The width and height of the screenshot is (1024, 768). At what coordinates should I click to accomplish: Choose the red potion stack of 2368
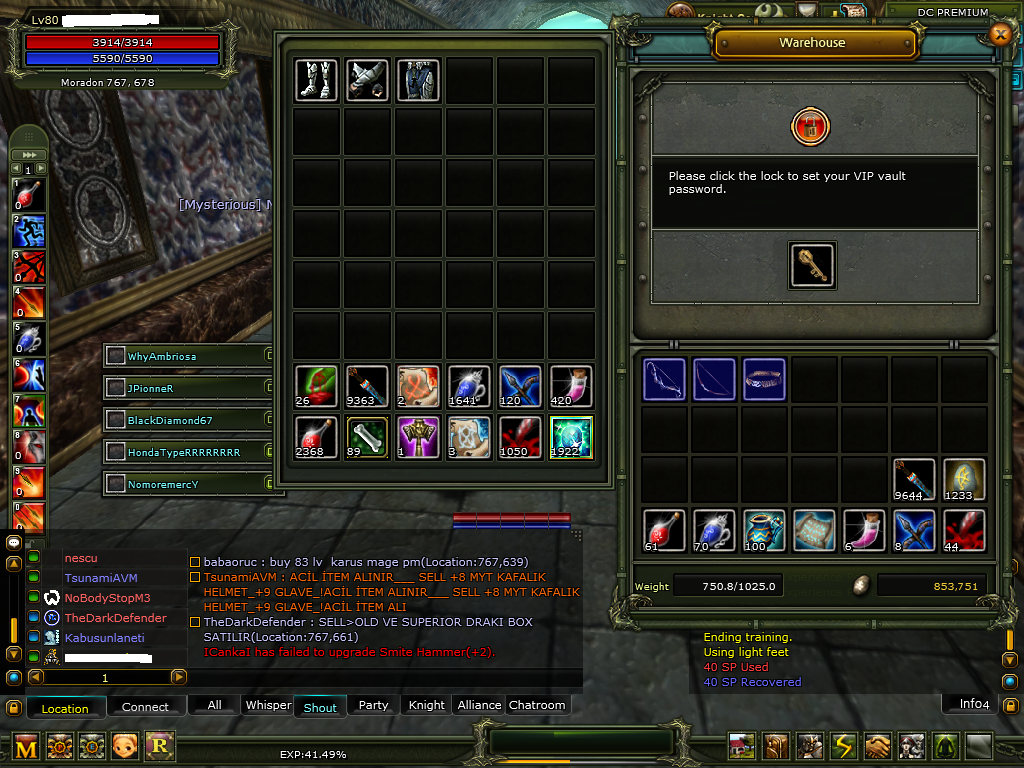(x=317, y=437)
